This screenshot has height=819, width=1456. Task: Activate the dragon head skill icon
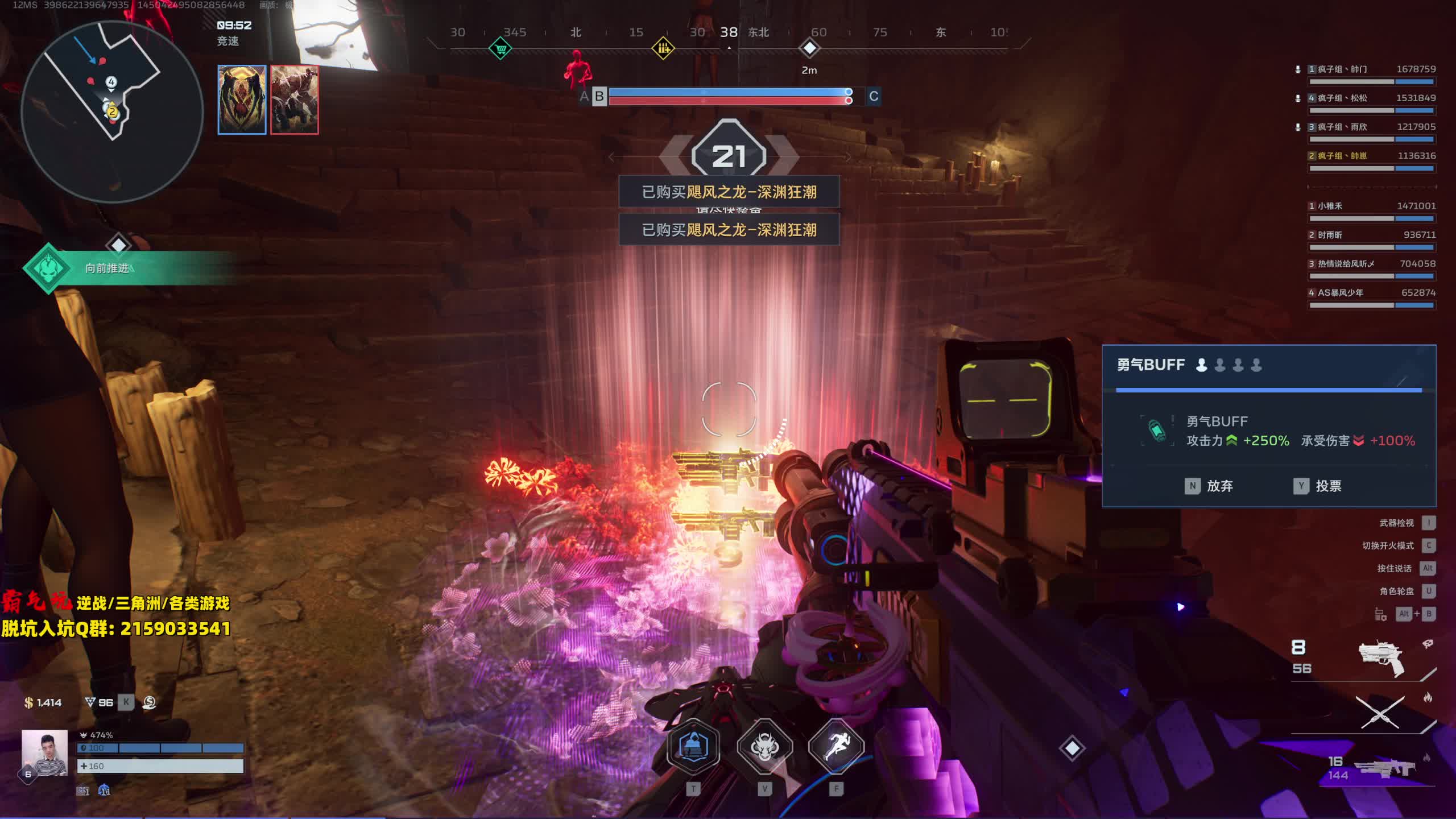click(x=765, y=746)
